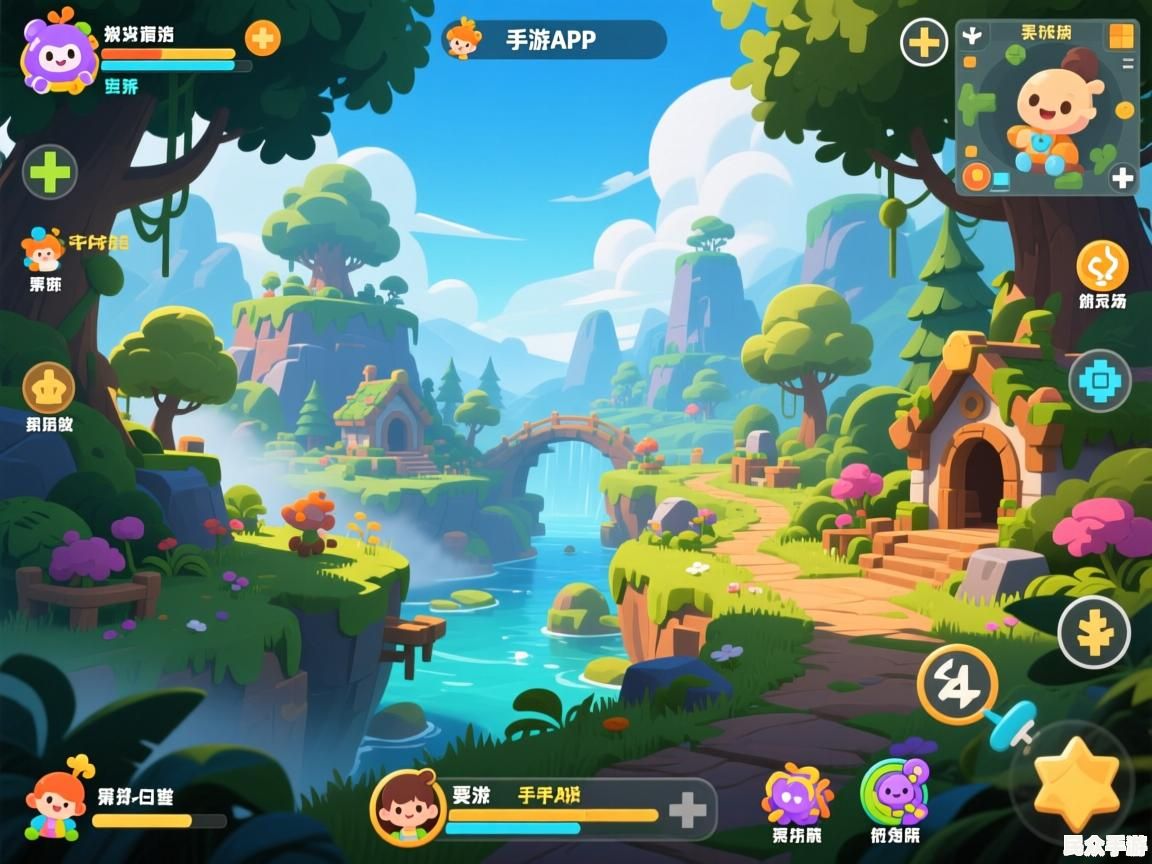Open the brown crown icon menu
The image size is (1152, 864).
pyautogui.click(x=49, y=388)
